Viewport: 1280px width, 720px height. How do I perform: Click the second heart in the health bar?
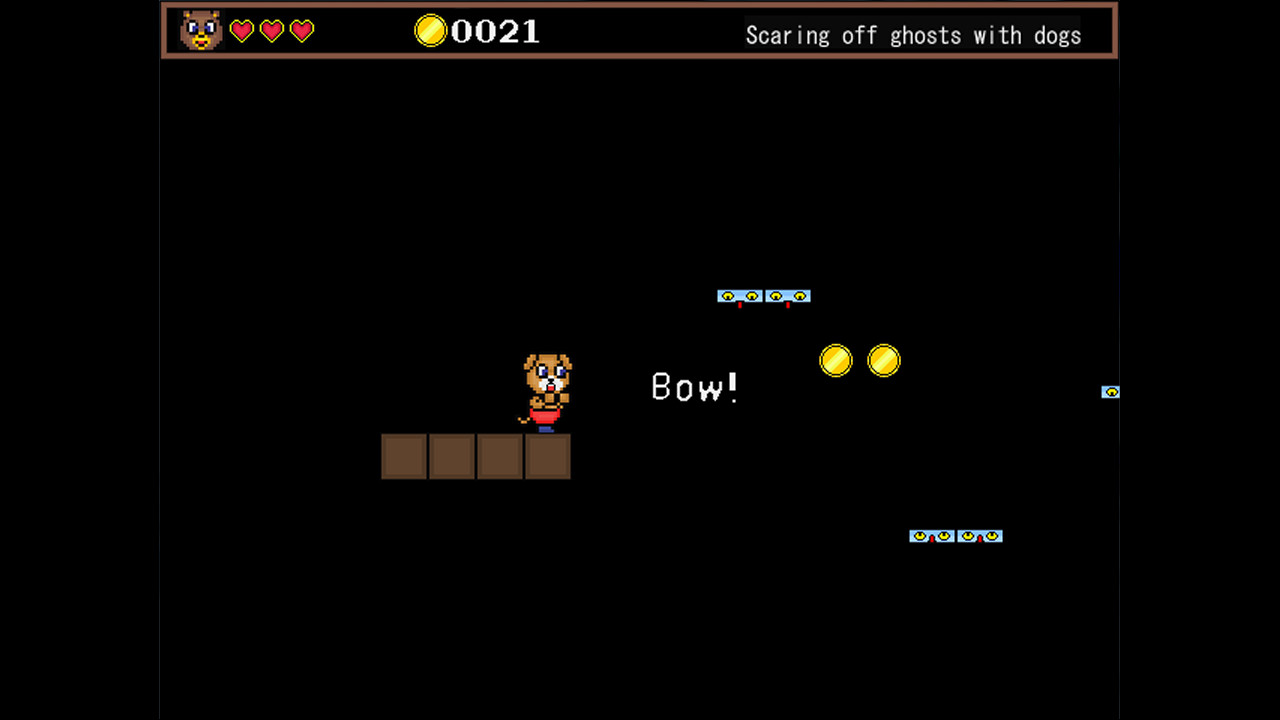point(271,31)
